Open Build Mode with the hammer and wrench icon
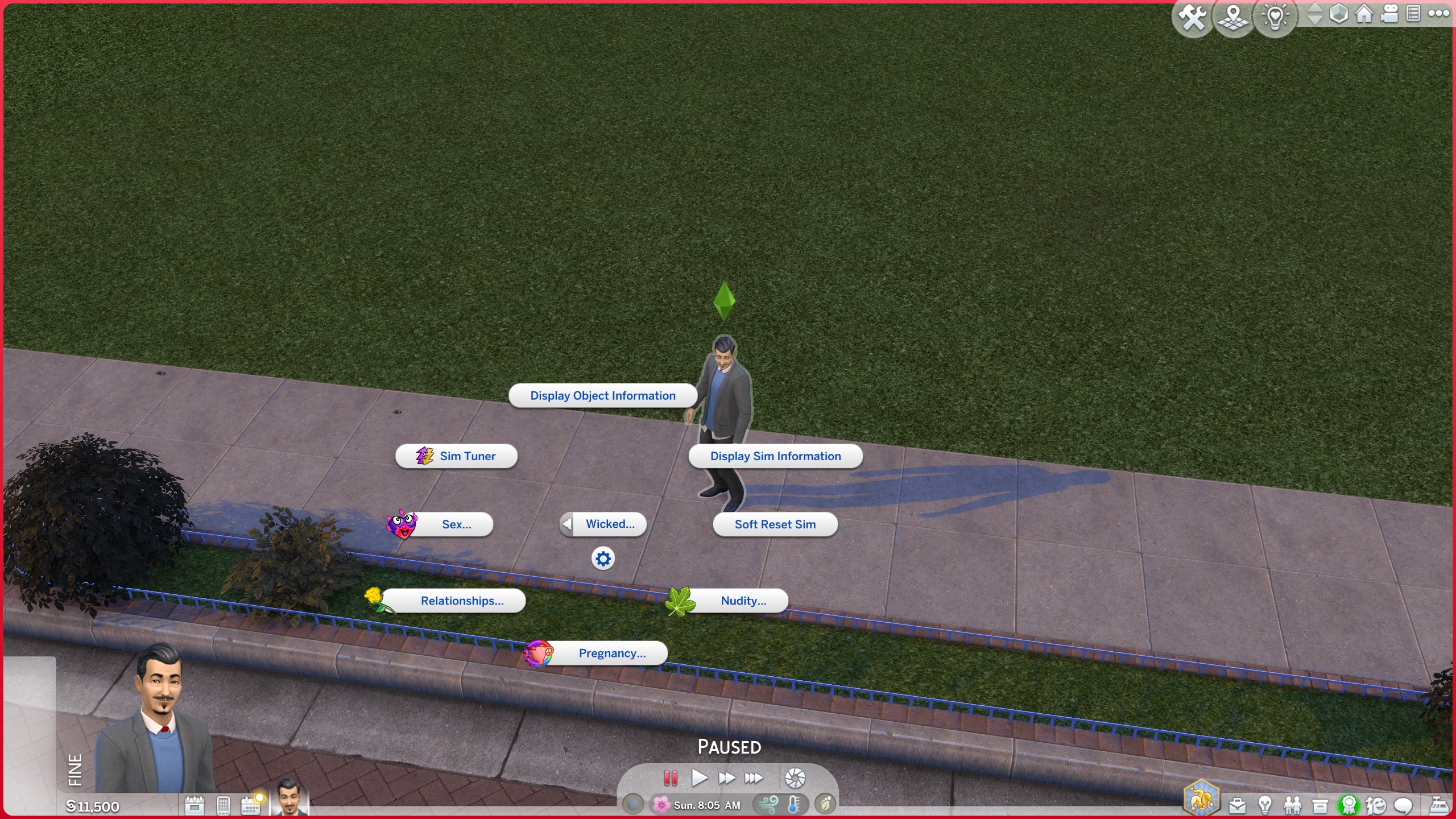 click(1192, 16)
